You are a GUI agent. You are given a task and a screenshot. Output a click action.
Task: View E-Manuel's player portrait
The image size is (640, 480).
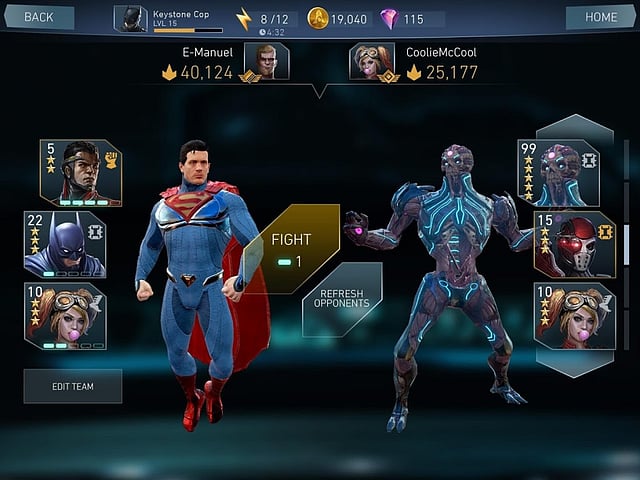tap(266, 61)
